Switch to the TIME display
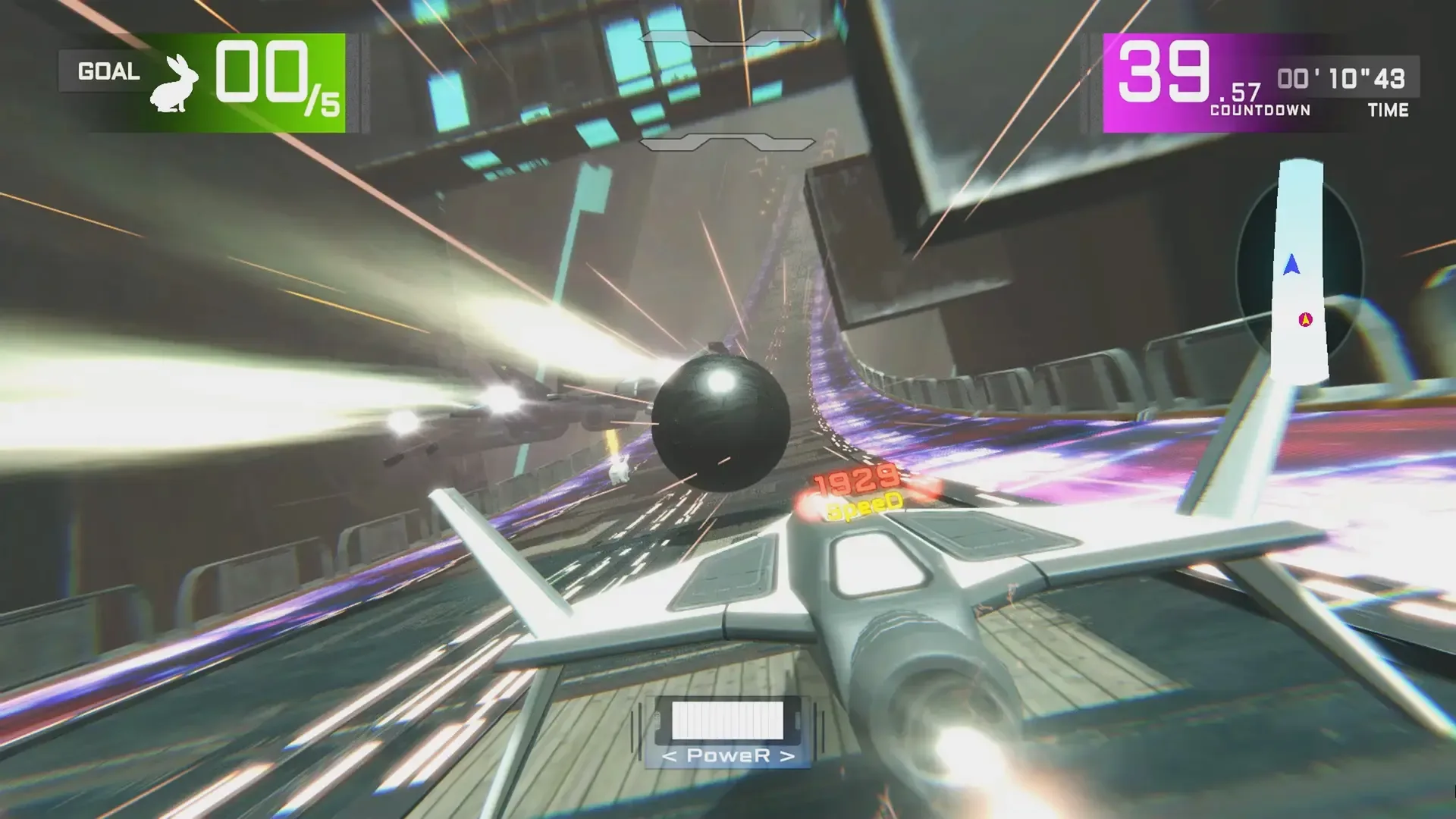 (1390, 110)
